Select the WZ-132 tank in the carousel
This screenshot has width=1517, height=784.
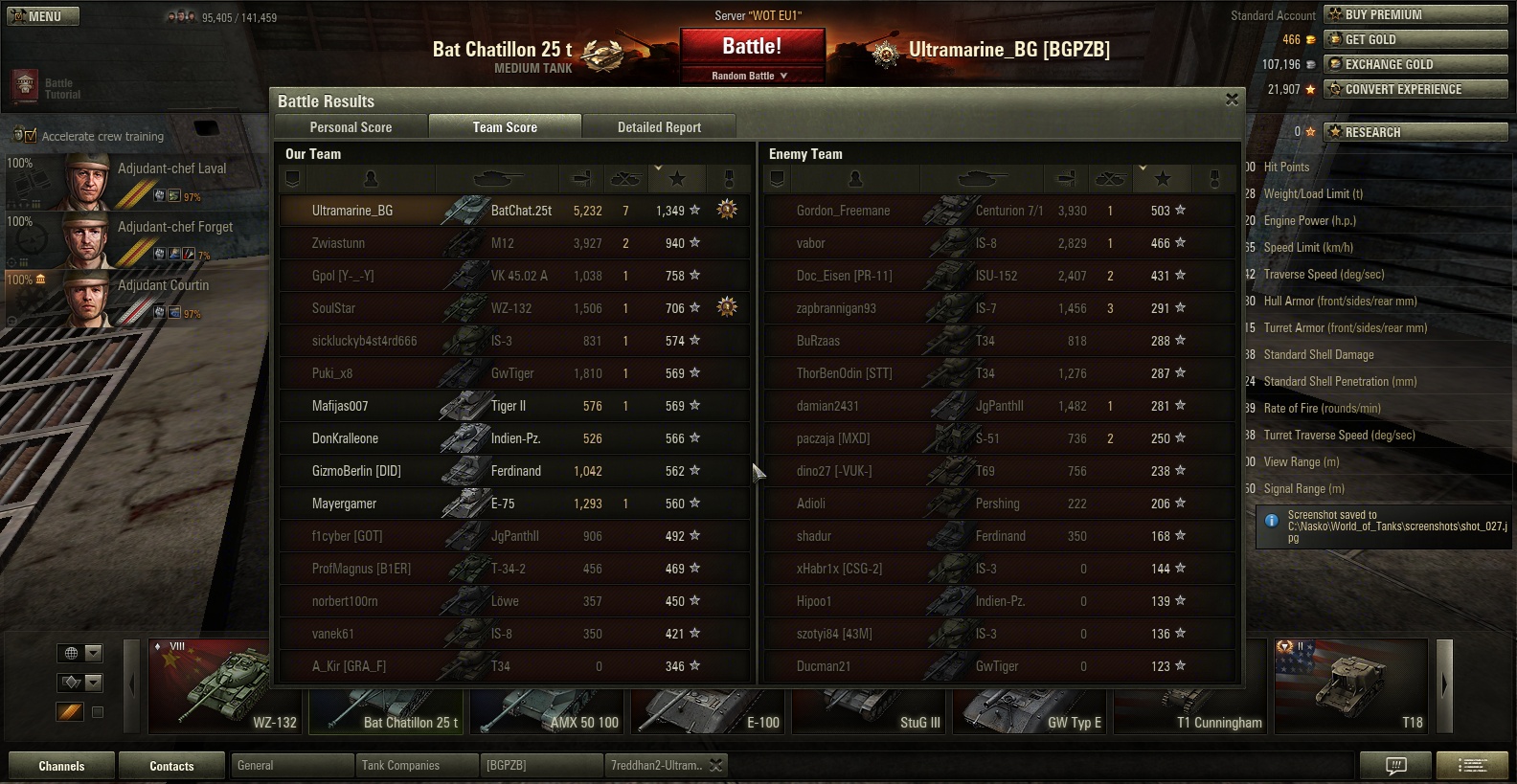(226, 686)
